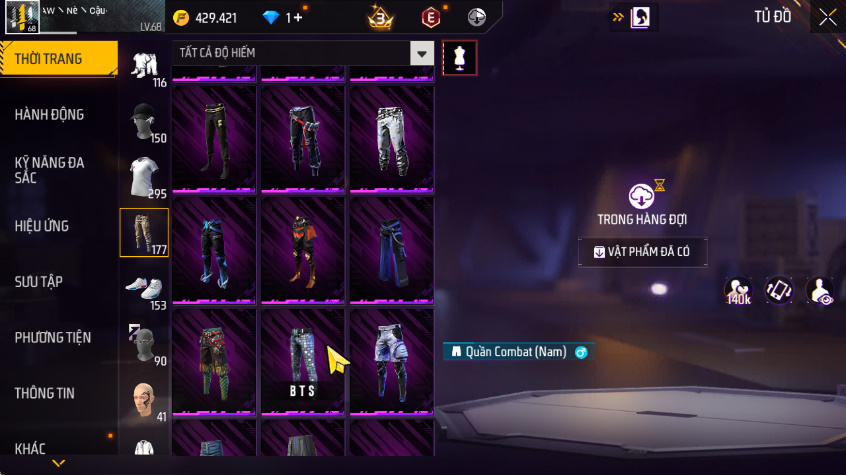This screenshot has height=475, width=846.
Task: Close the Tủ Đồ wardrobe screen
Action: click(x=828, y=16)
